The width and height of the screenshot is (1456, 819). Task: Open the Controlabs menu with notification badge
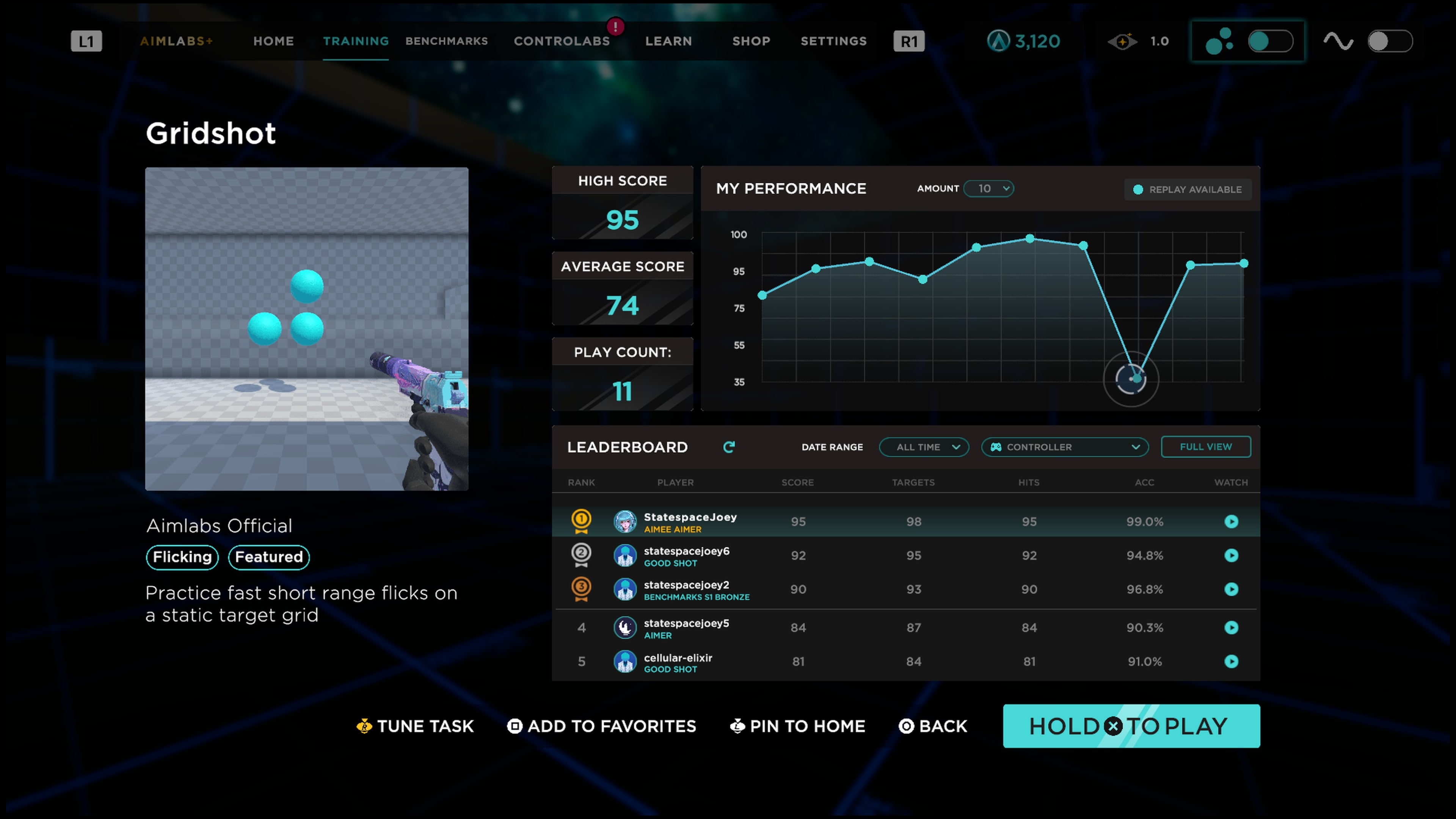562,41
